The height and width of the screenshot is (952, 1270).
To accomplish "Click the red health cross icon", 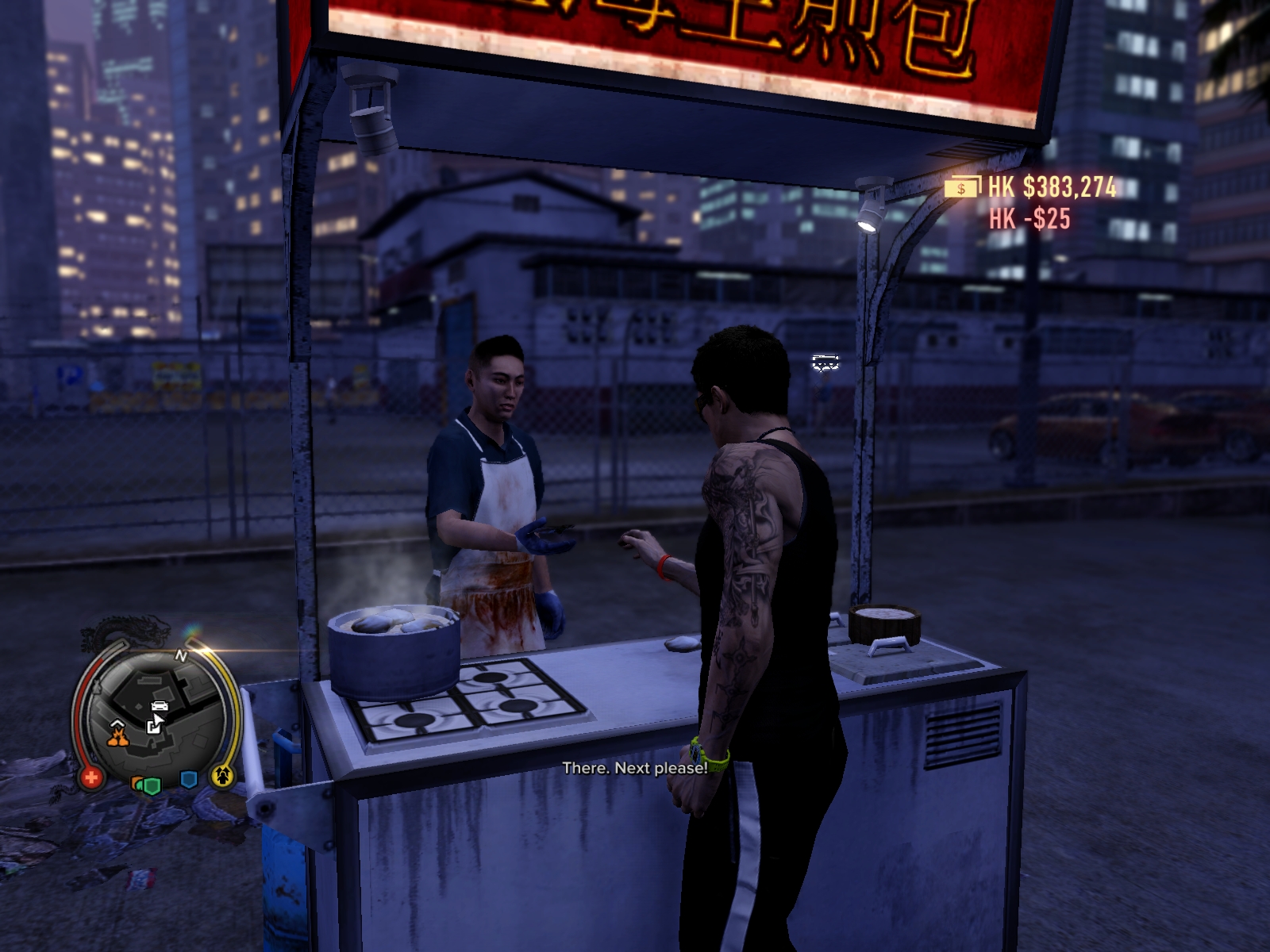I will tap(90, 777).
